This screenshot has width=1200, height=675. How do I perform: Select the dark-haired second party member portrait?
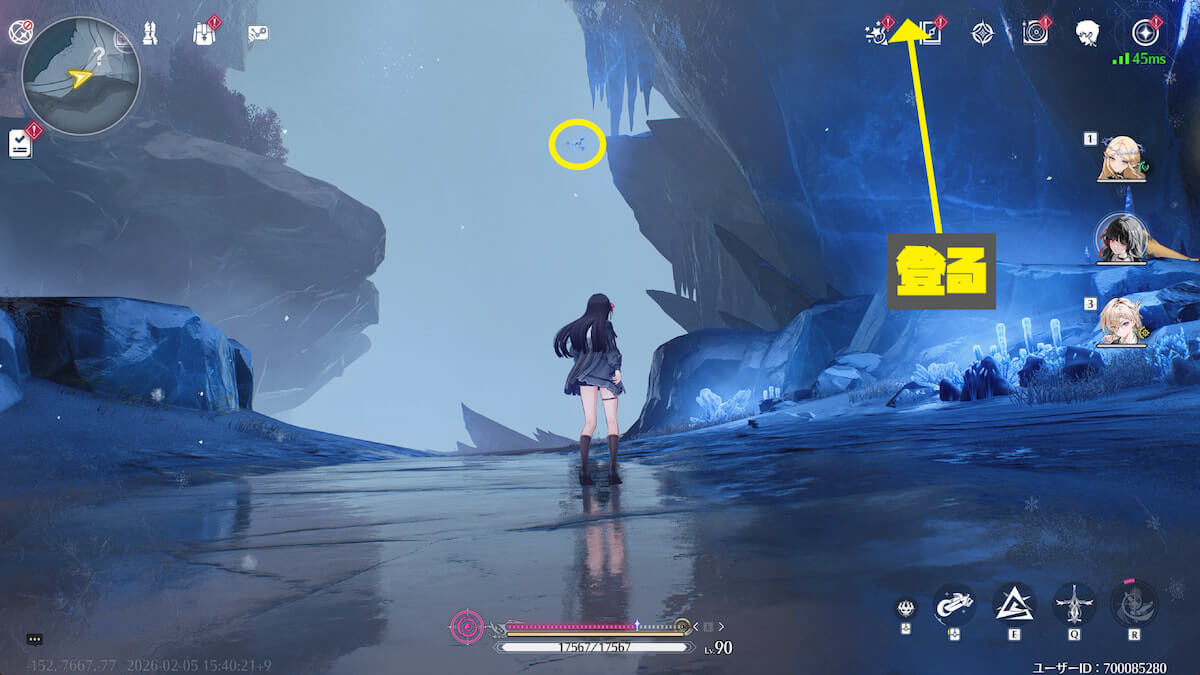click(x=1117, y=239)
